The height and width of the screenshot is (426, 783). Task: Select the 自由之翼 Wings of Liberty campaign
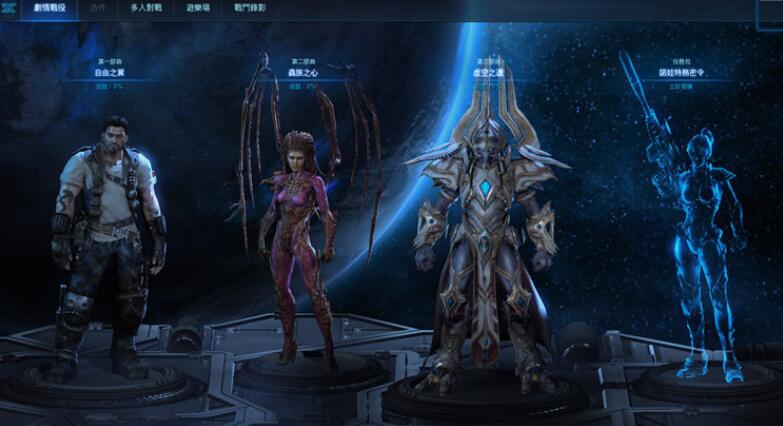coord(111,72)
